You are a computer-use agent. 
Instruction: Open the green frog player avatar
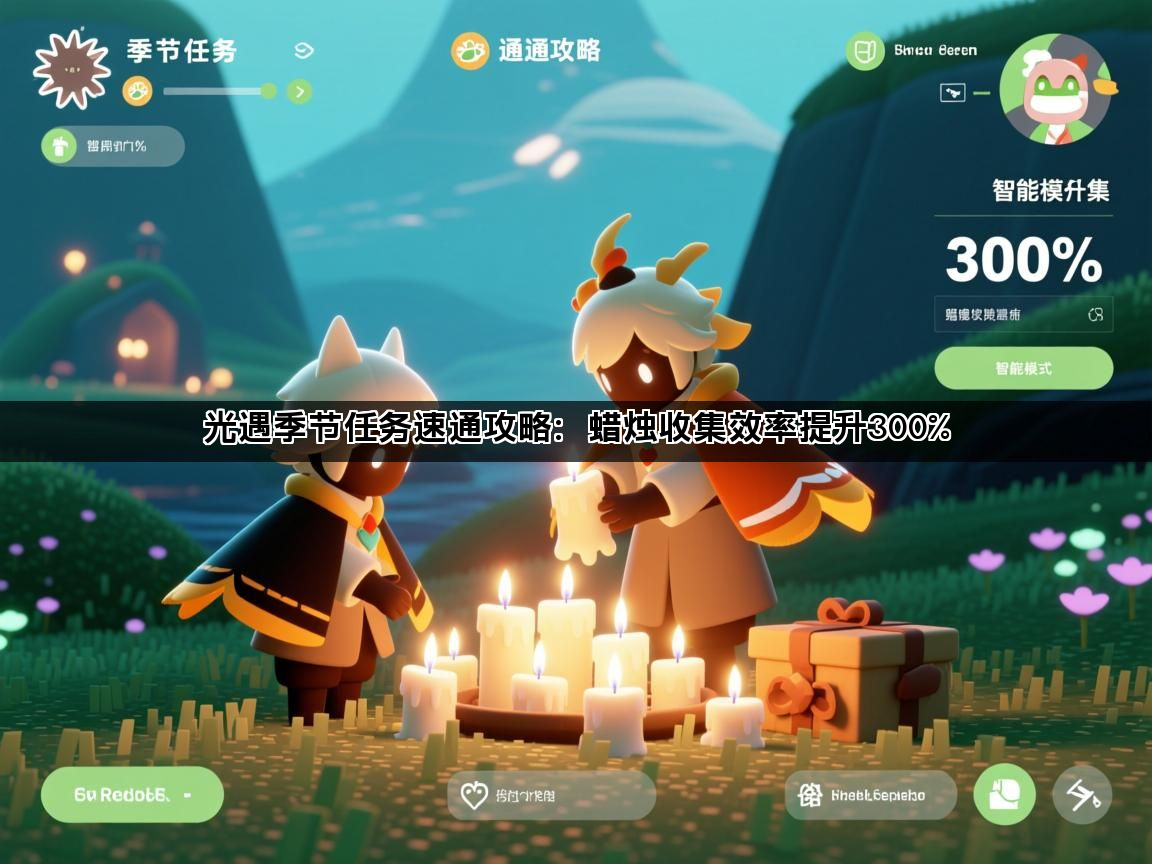click(1056, 89)
